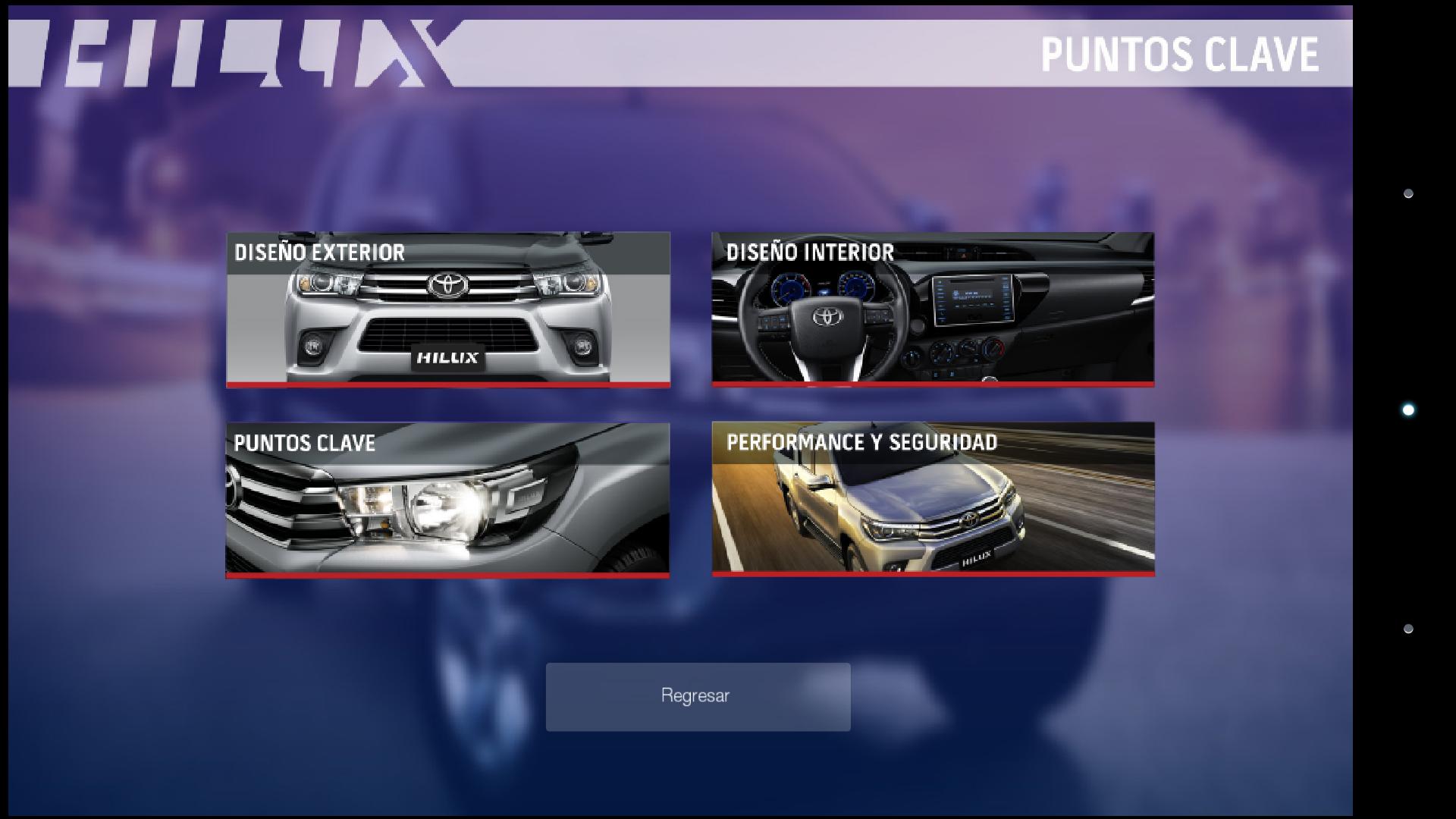Click the Diseño Interior label text
Viewport: 1456px width, 819px height.
[810, 253]
